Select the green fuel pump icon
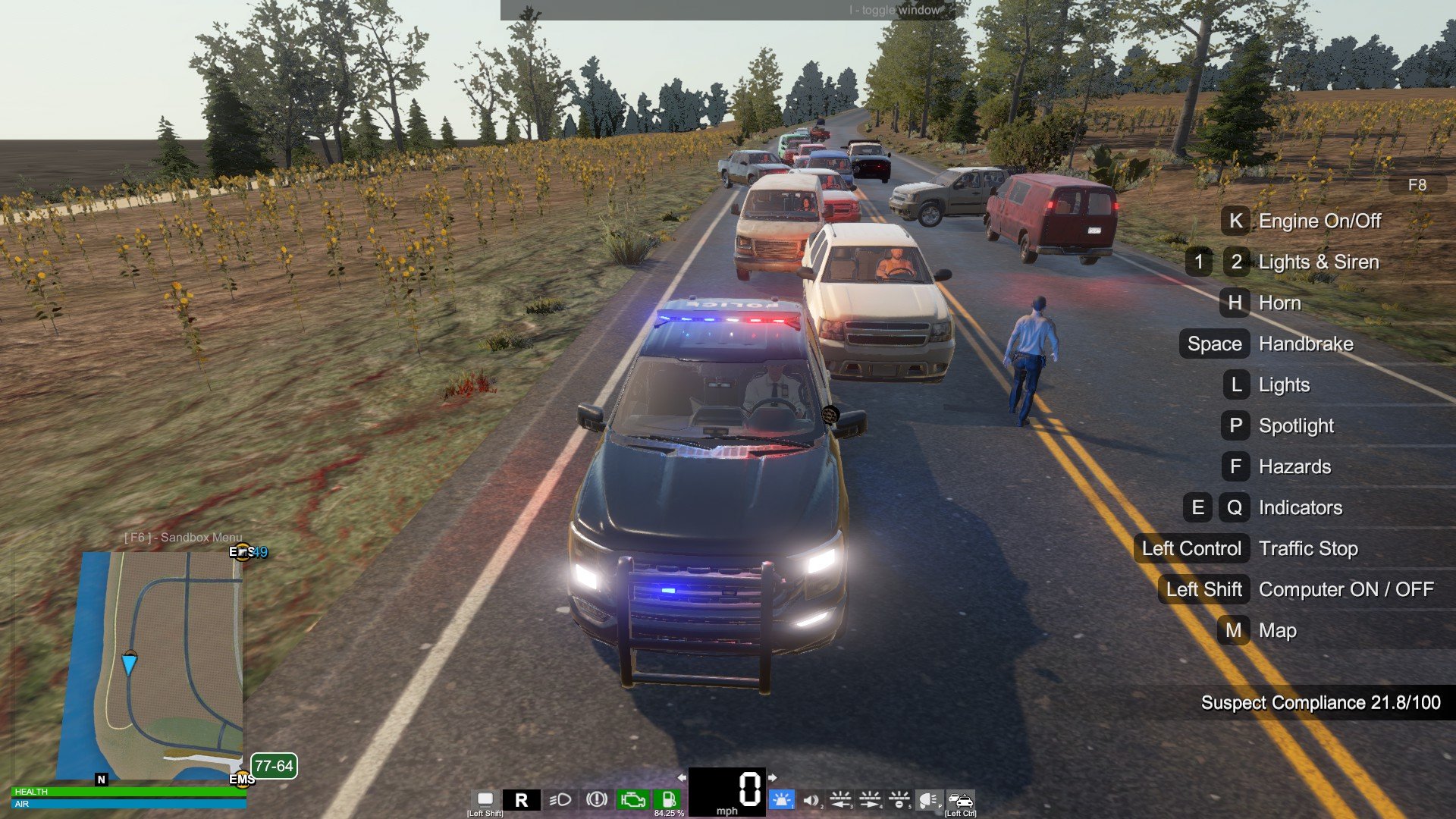The image size is (1456, 819). [x=668, y=799]
